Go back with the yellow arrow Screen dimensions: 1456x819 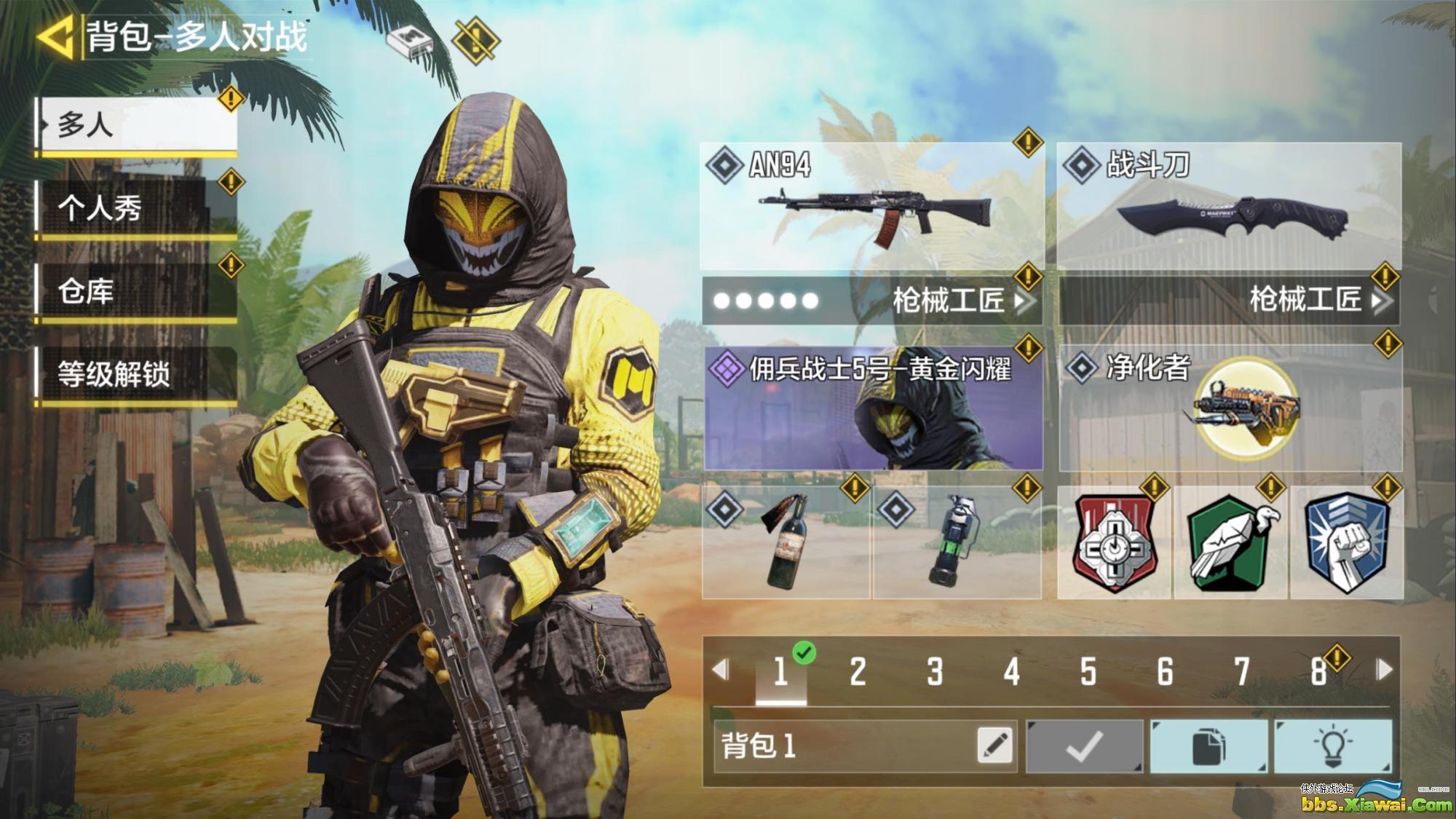coord(55,37)
